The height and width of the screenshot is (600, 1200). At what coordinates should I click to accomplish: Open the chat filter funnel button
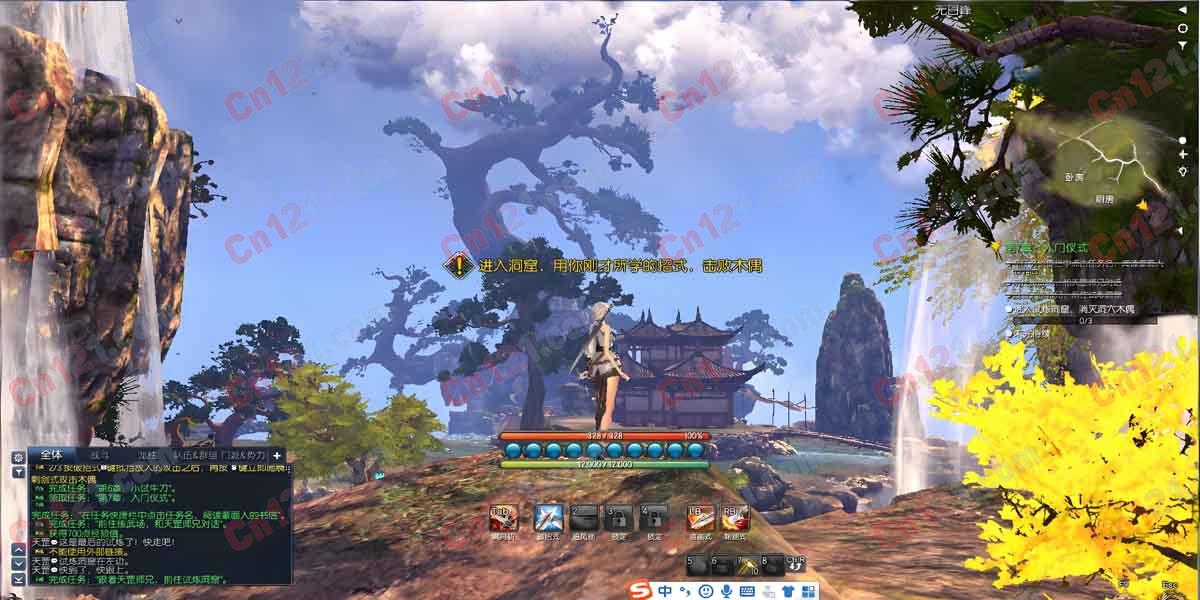pos(18,471)
